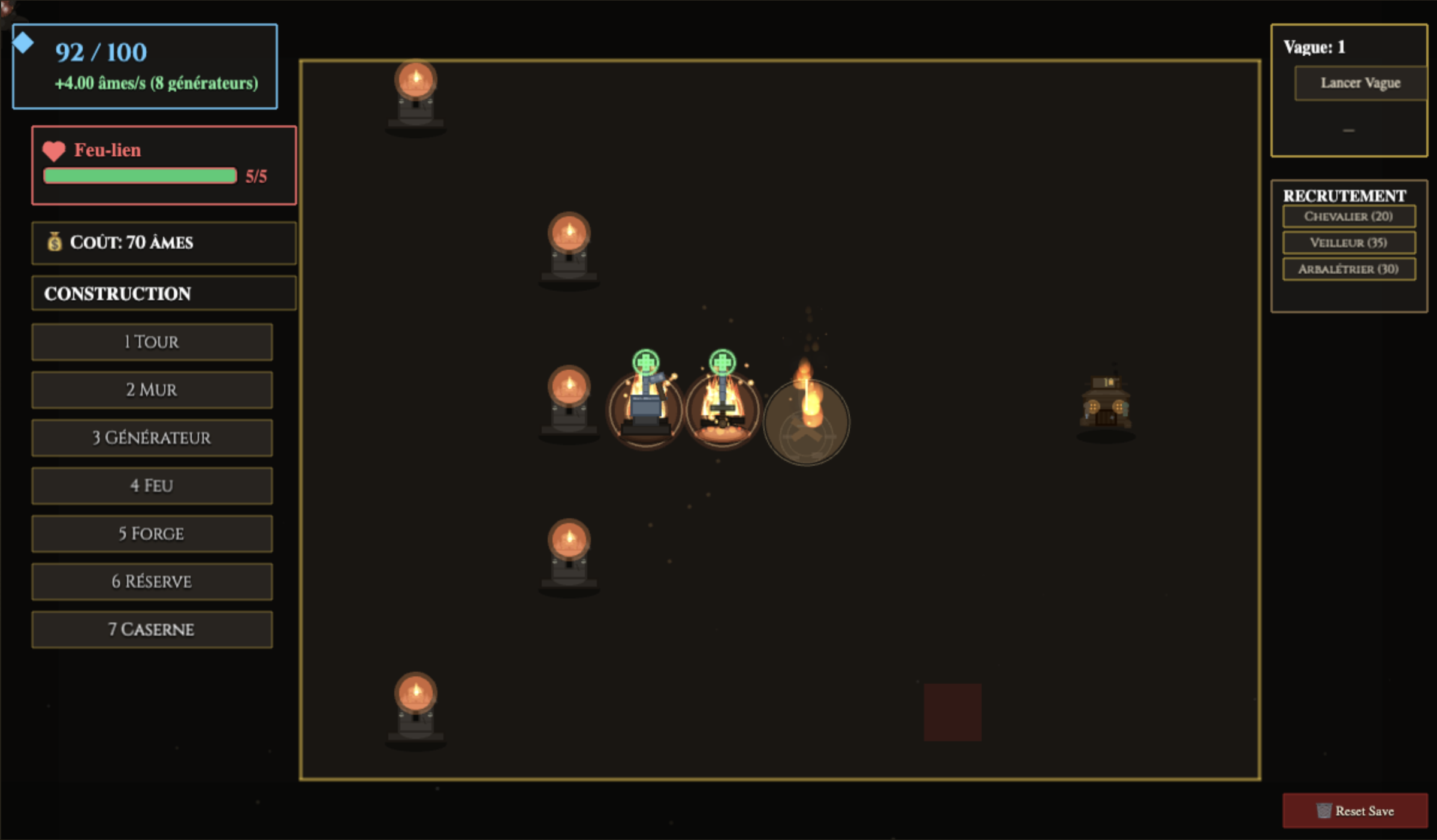Recruit an Arbalétrier for 30 souls
Viewport: 1437px width, 840px height.
click(x=1348, y=269)
